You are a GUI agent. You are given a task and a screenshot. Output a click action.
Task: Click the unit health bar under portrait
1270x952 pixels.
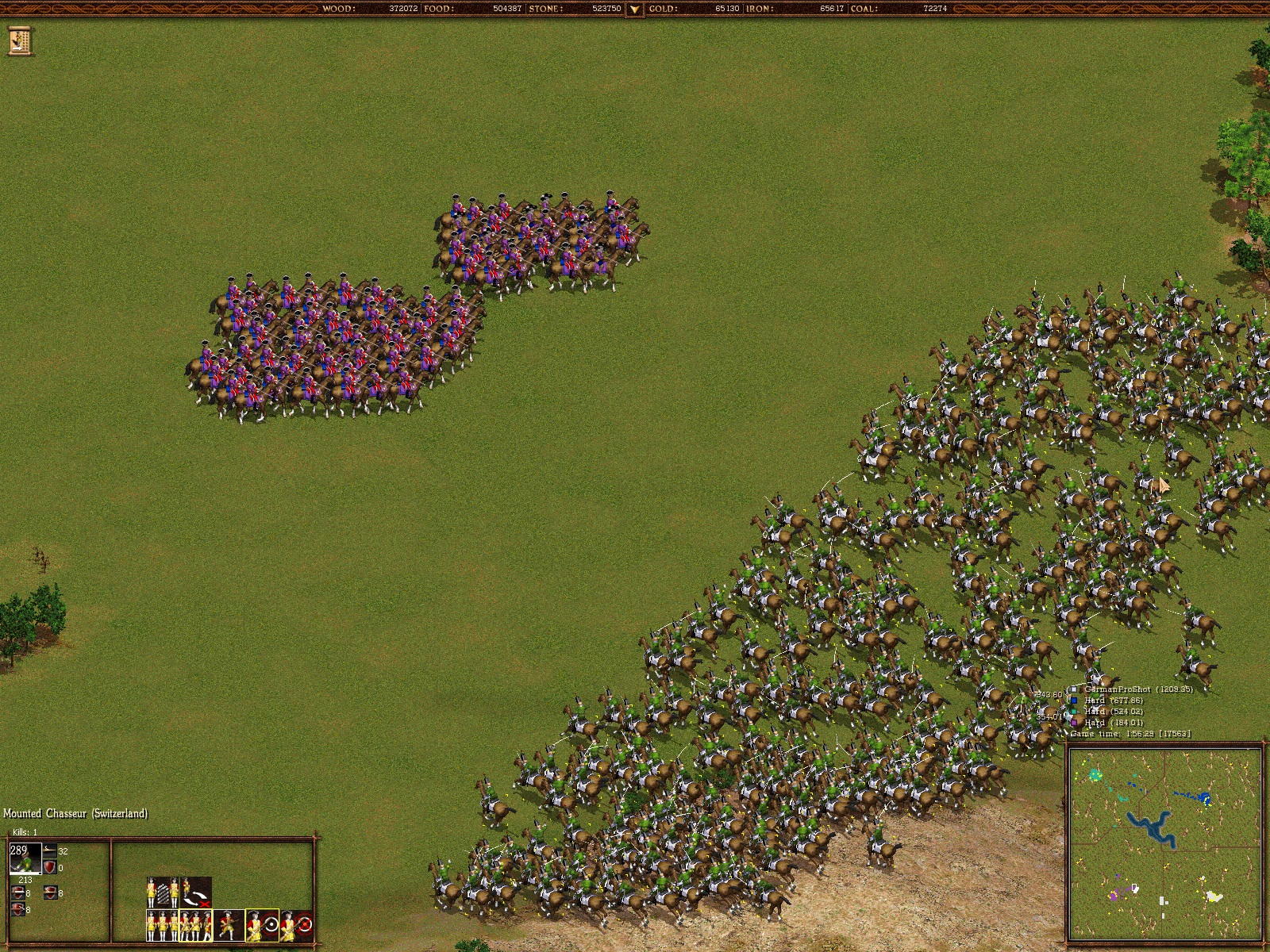(25, 874)
